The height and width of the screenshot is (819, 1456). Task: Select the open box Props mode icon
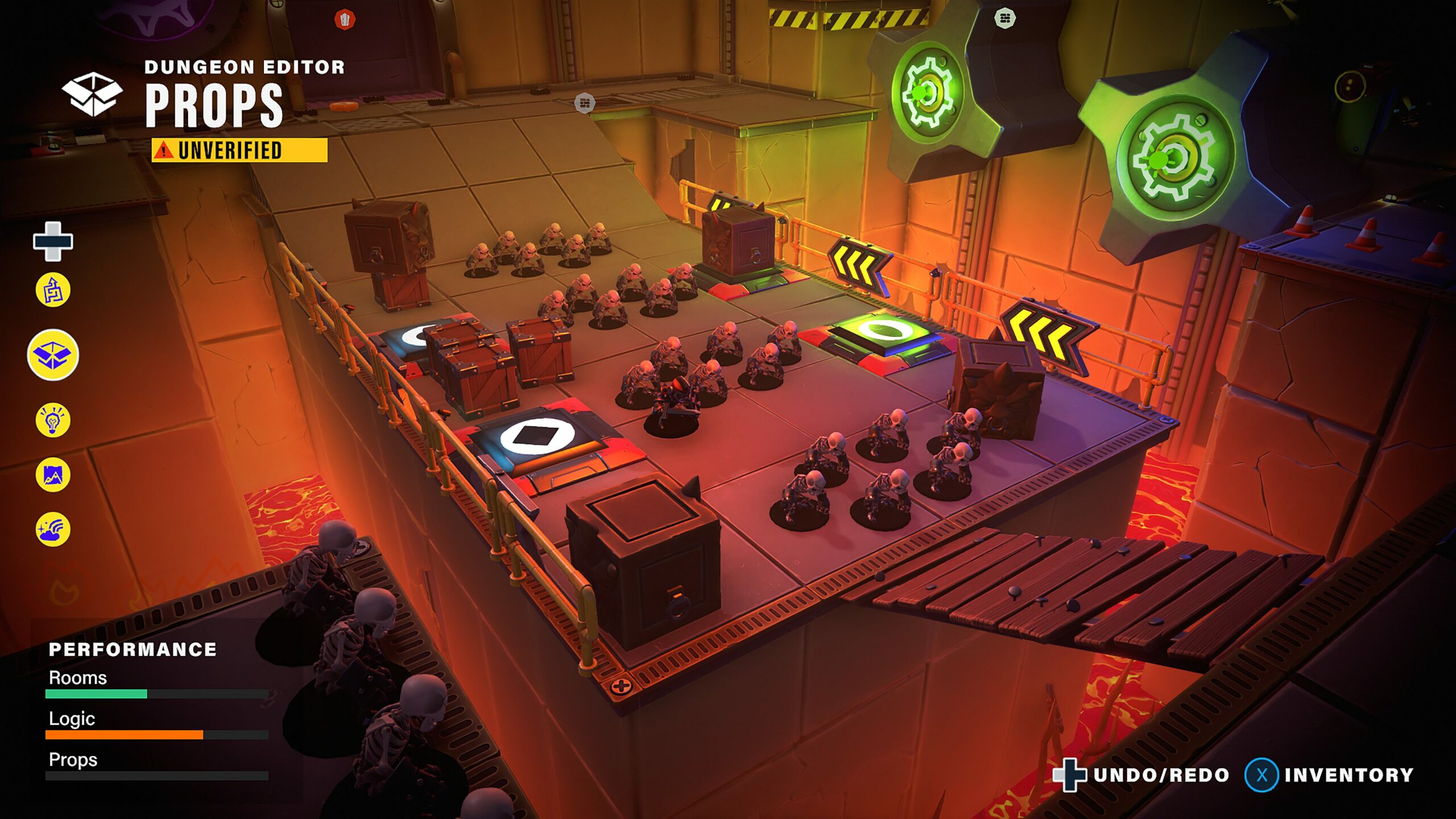tap(53, 355)
